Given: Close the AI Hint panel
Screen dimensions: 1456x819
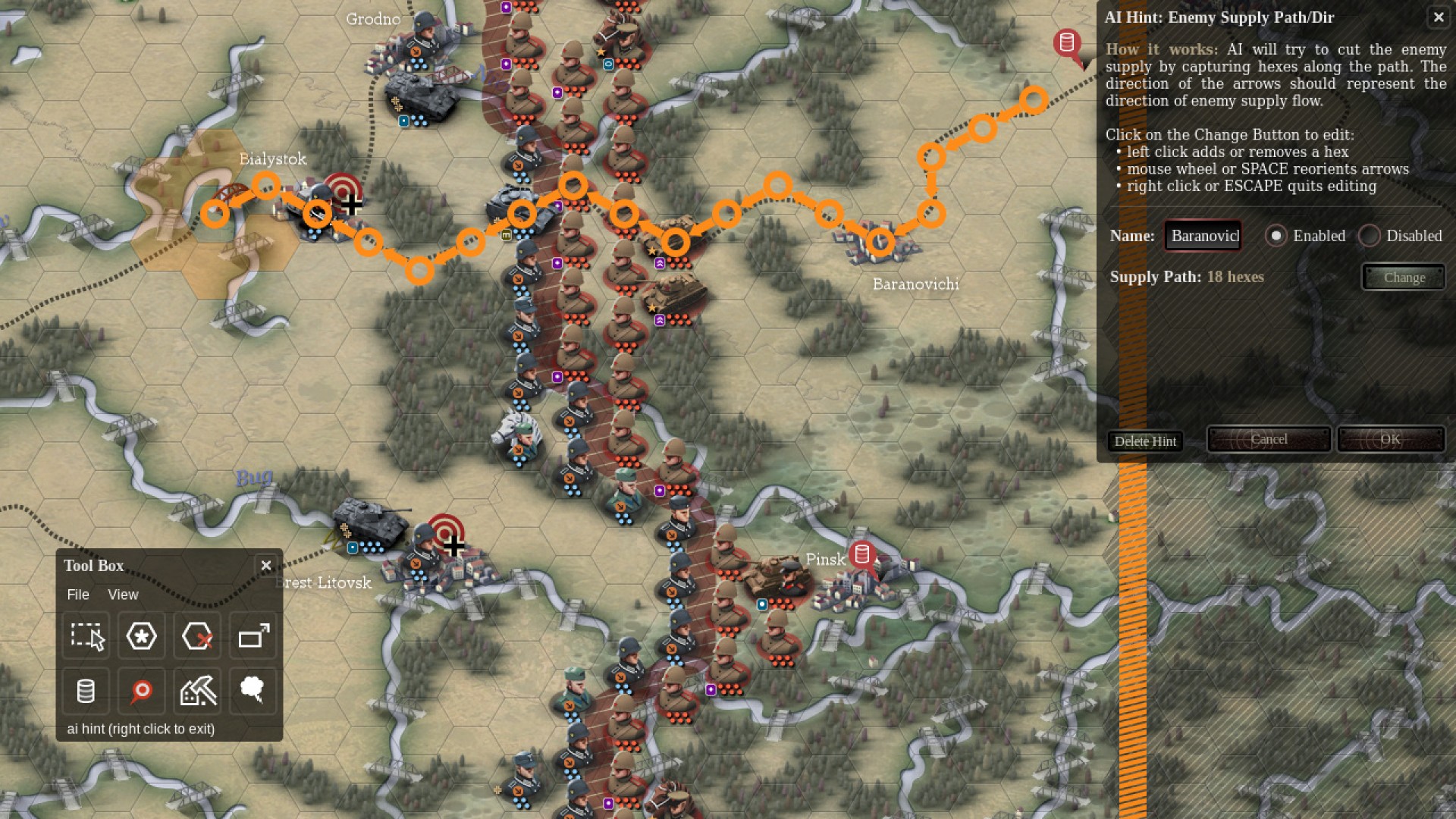Looking at the screenshot, I should tap(1438, 17).
